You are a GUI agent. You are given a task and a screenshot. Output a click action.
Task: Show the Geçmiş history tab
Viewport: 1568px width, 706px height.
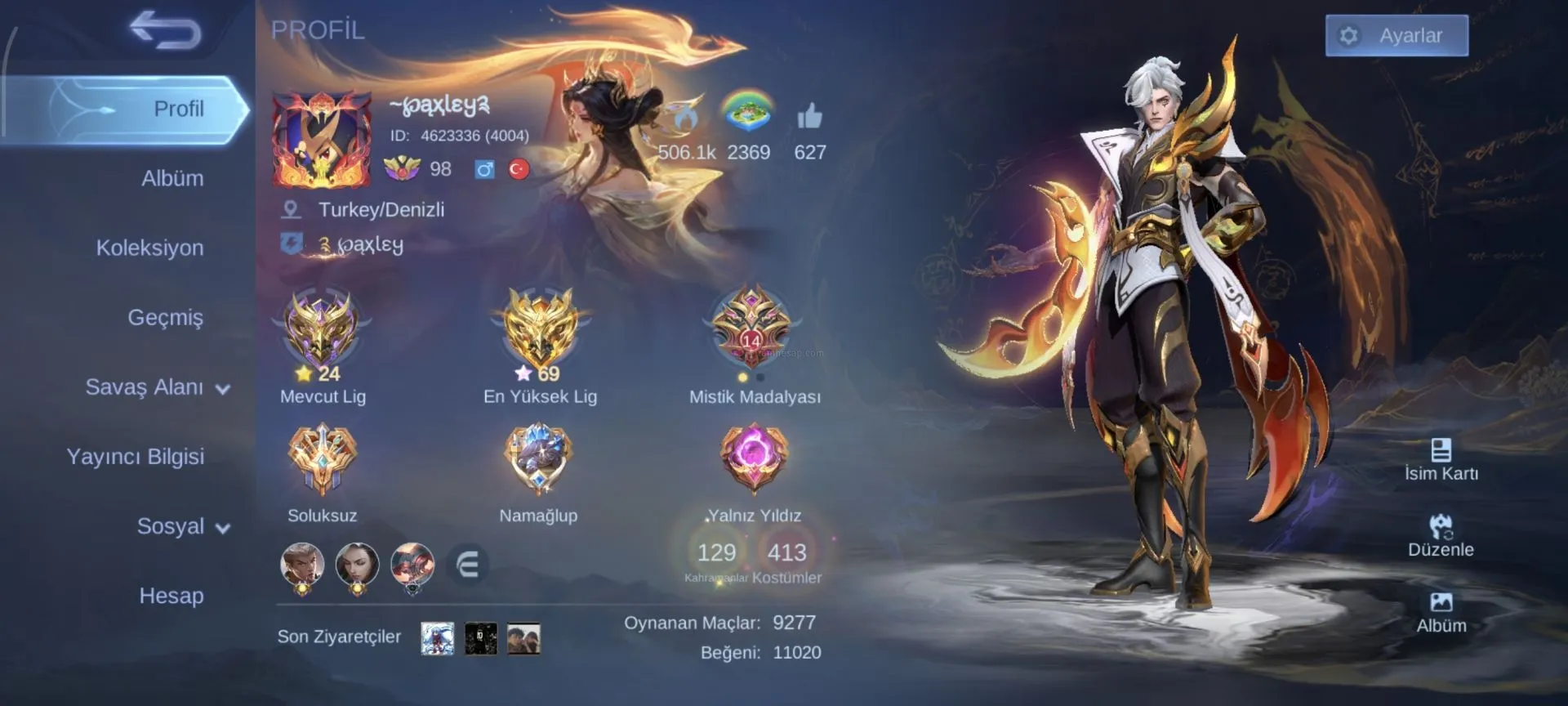pyautogui.click(x=165, y=317)
